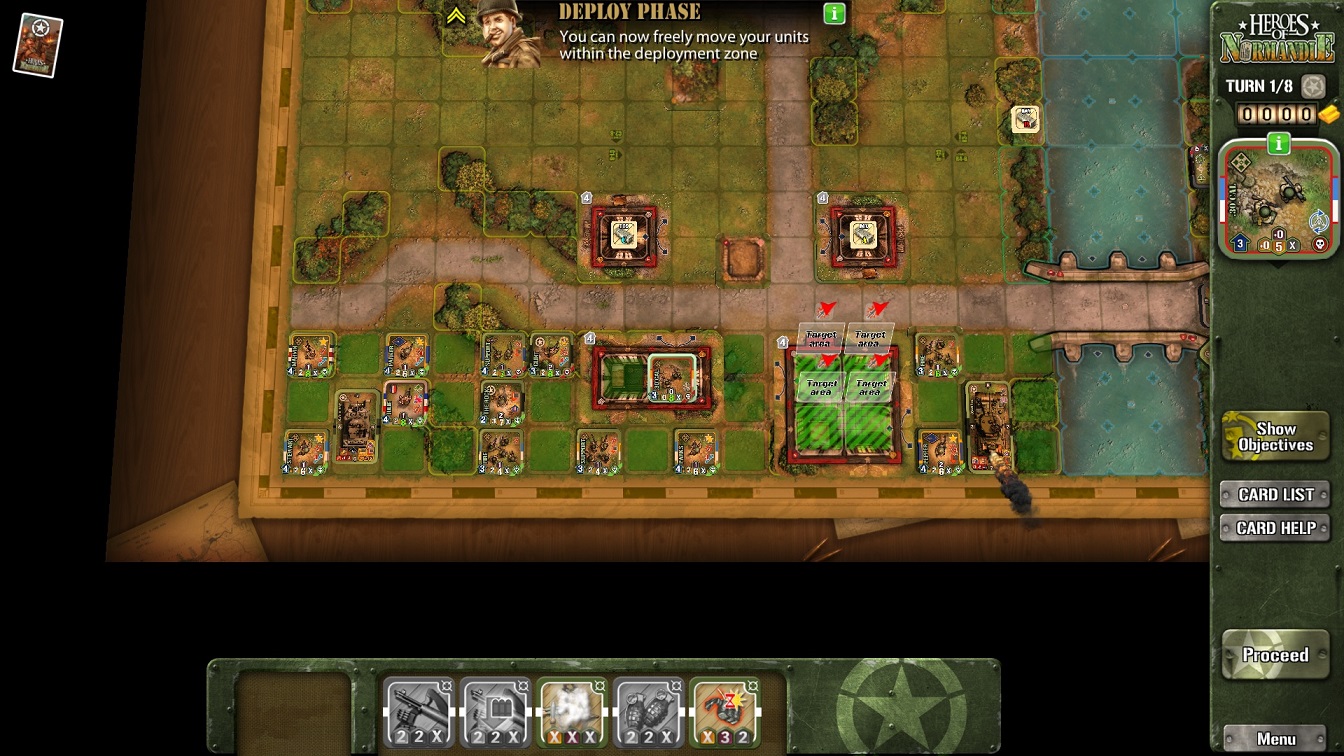Open the Card List
This screenshot has width=1344, height=756.
pyautogui.click(x=1275, y=494)
